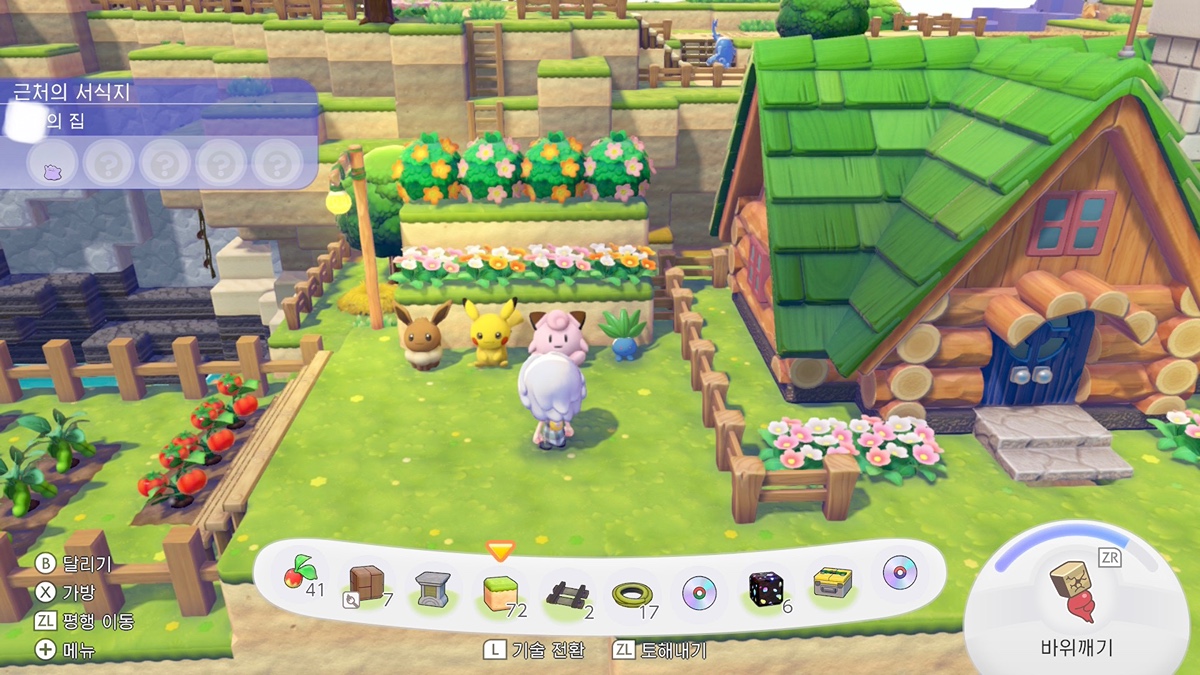Pick the rail track item slot
This screenshot has width=1200, height=675.
565,594
